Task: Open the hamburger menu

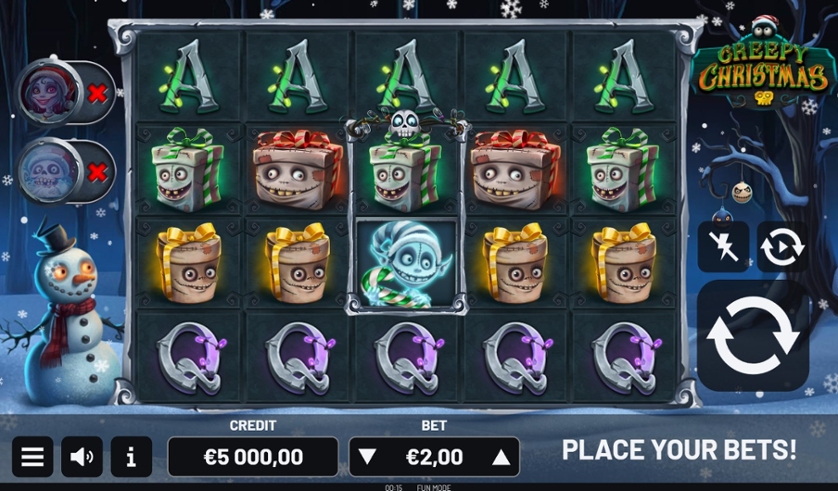Action: (32, 457)
